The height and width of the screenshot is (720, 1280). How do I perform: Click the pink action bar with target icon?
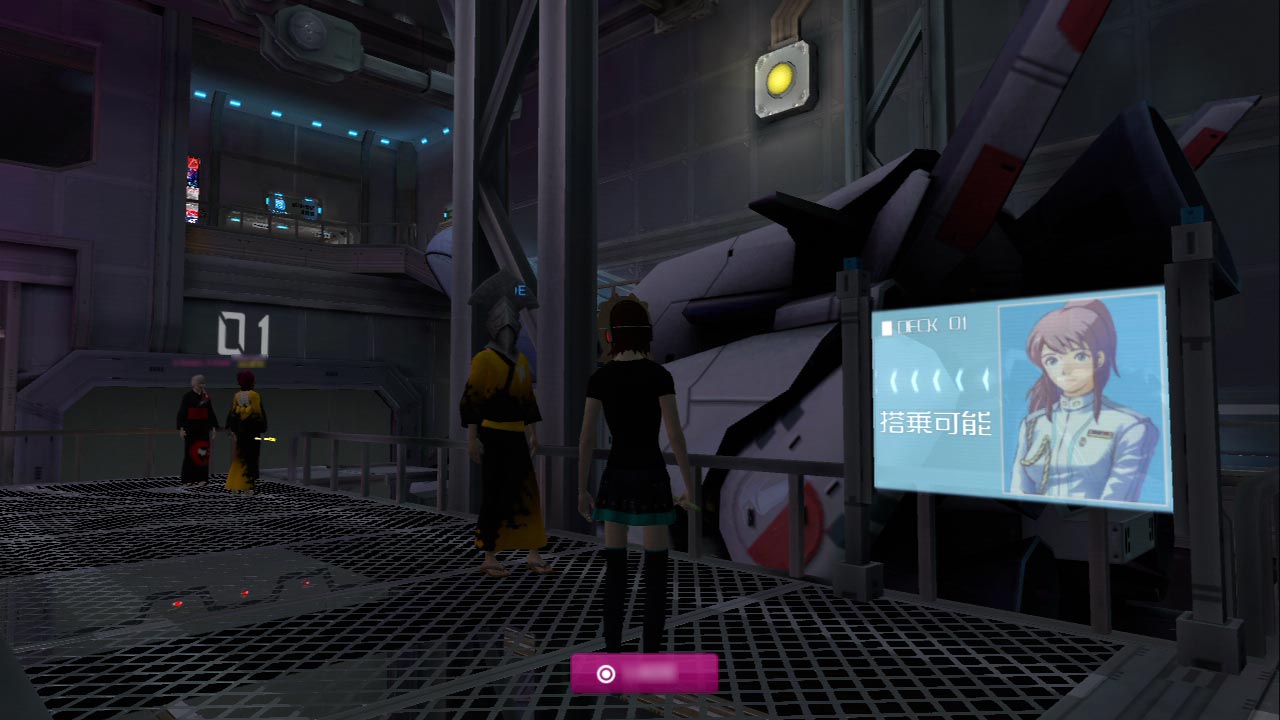click(644, 673)
